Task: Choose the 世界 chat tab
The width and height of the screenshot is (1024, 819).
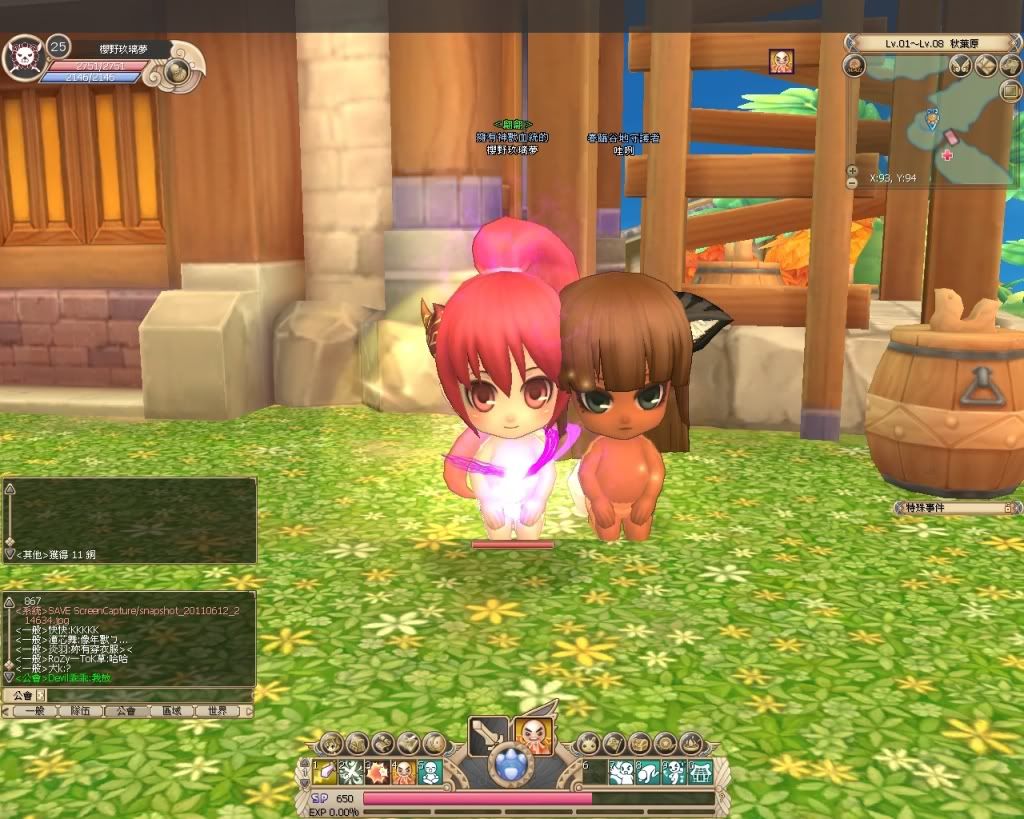Action: tap(217, 711)
